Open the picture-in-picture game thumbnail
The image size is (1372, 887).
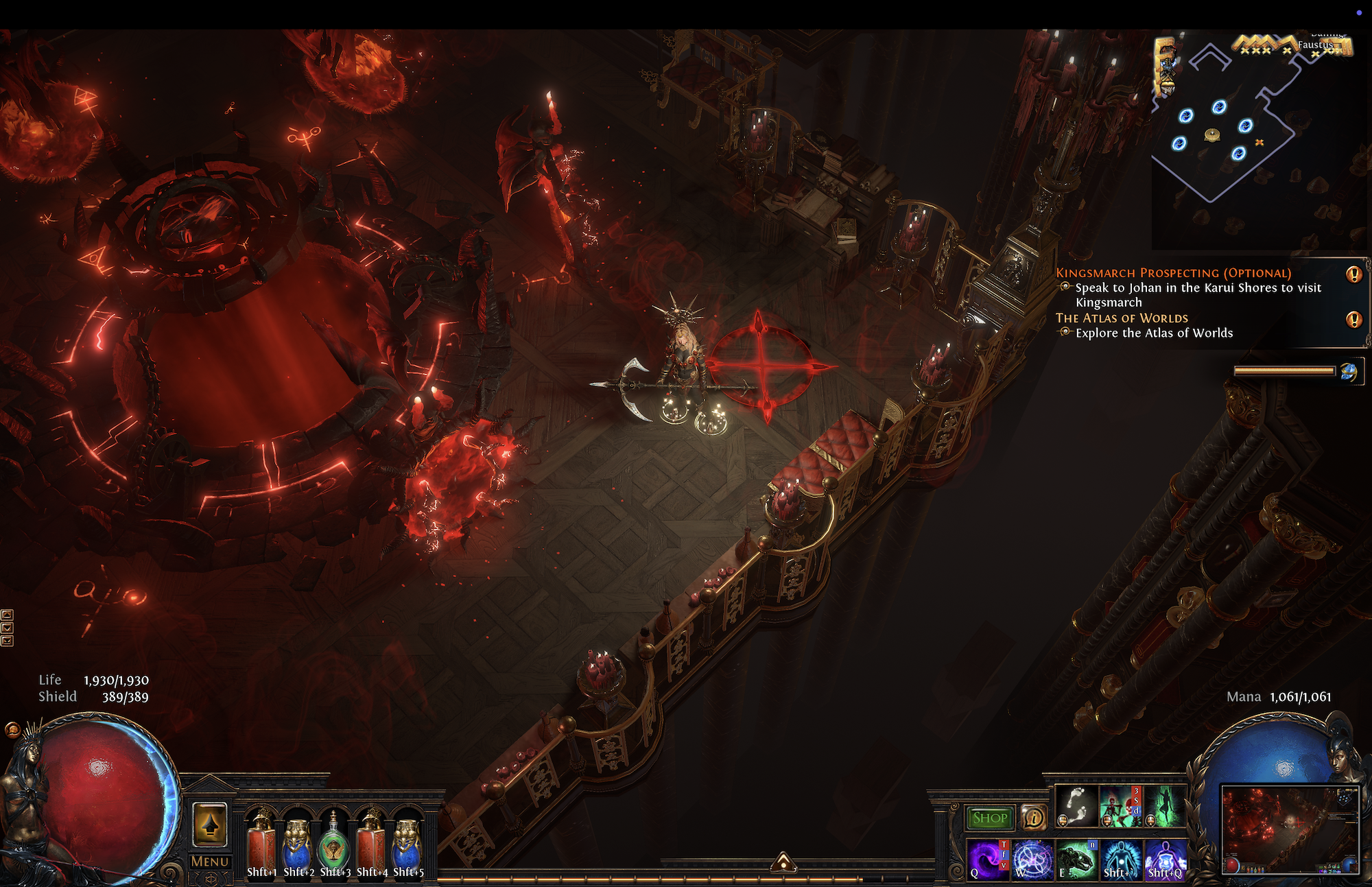click(x=1290, y=830)
